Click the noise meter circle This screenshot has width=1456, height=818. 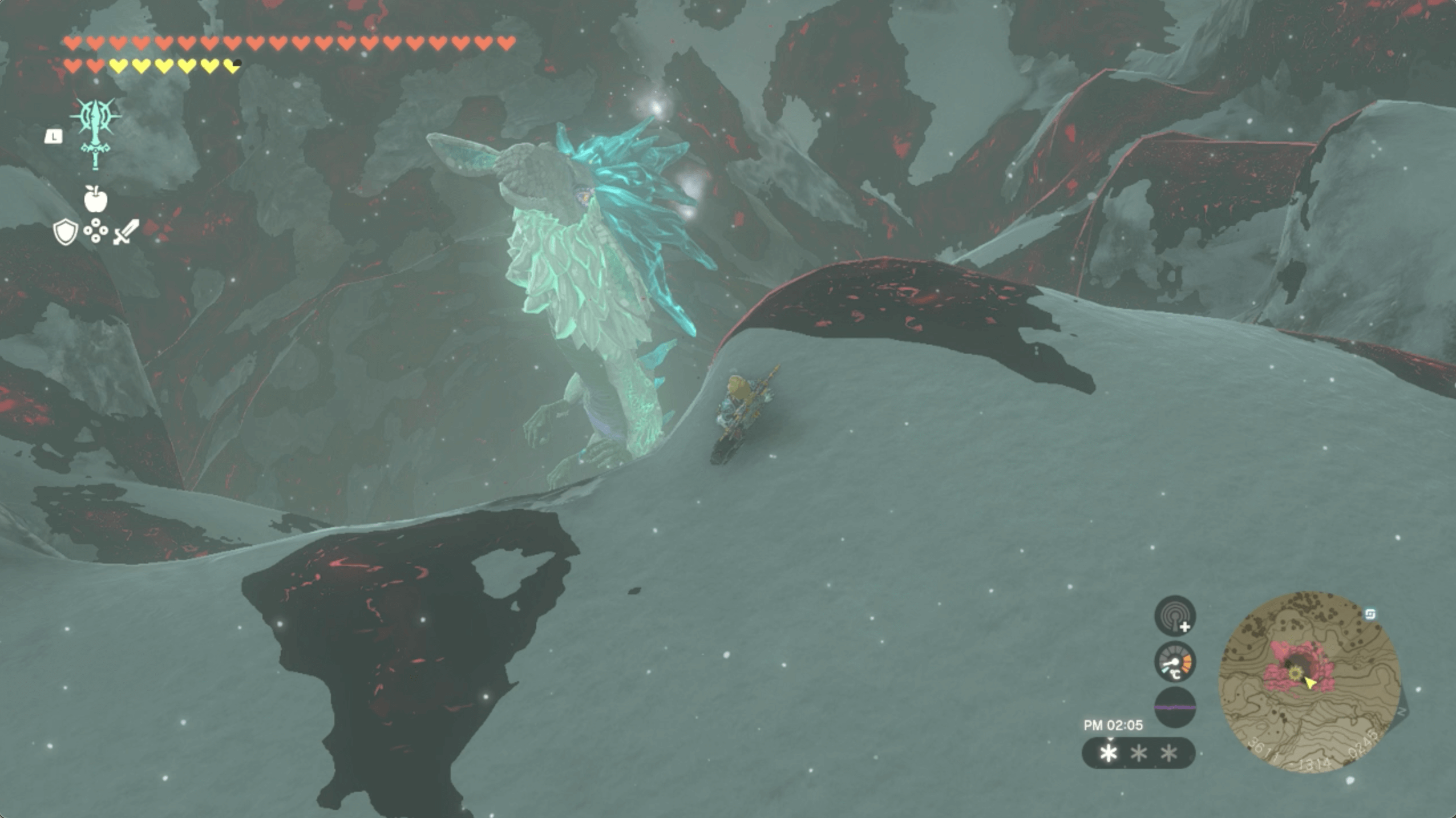click(x=1175, y=707)
